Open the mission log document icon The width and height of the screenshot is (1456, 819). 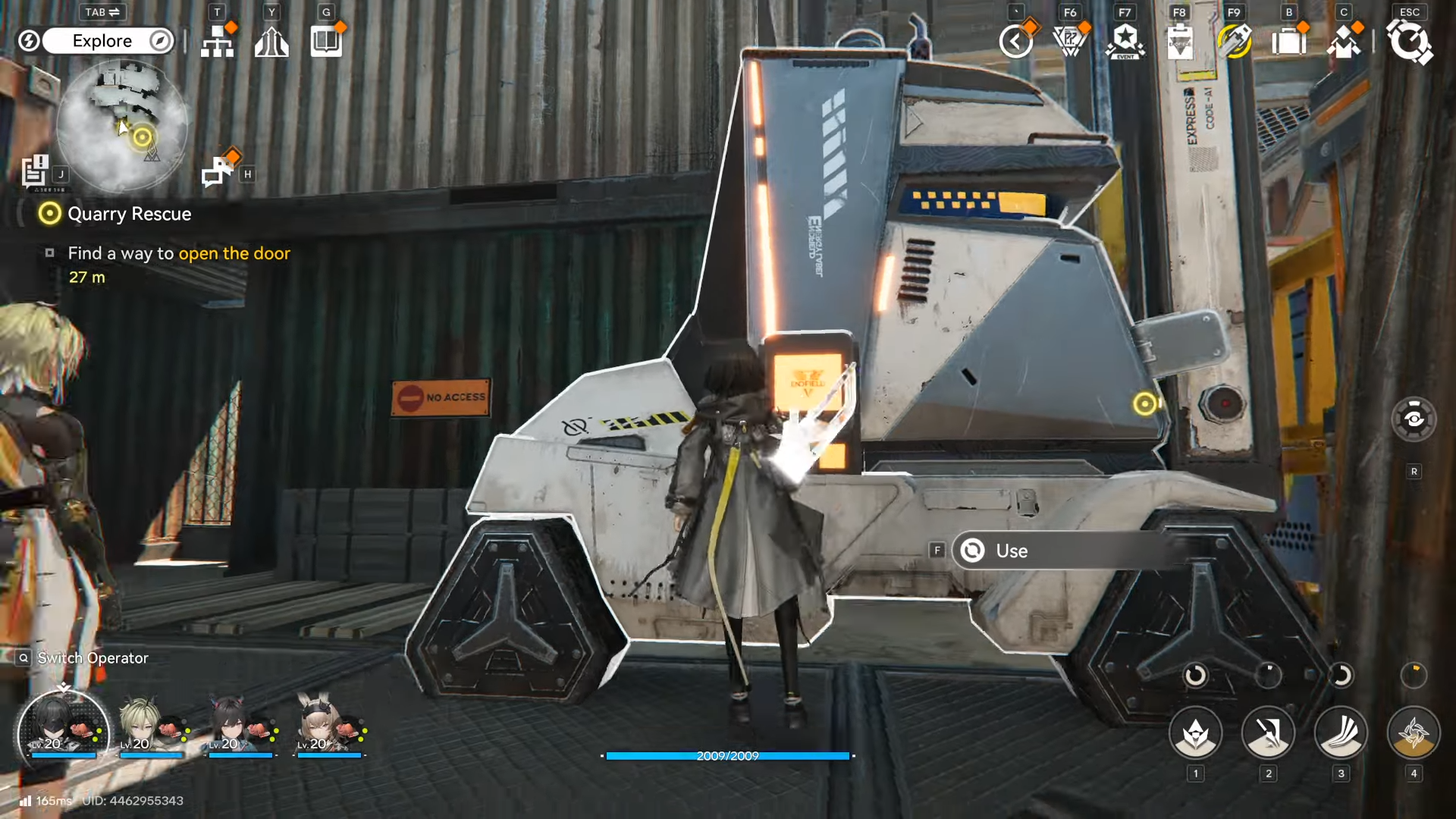(35, 171)
